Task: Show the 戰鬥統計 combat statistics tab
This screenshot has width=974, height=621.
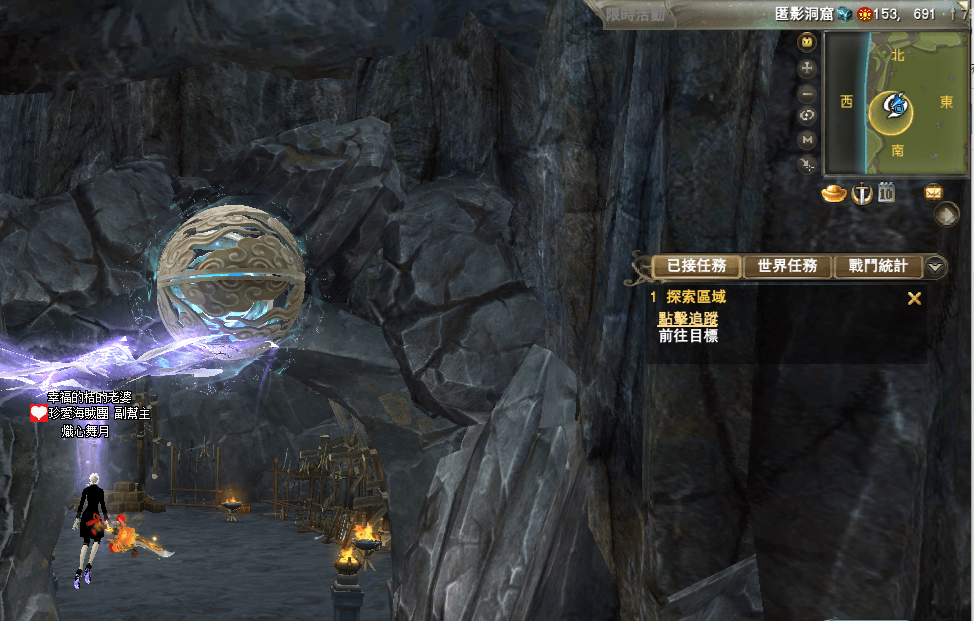Action: coord(878,266)
